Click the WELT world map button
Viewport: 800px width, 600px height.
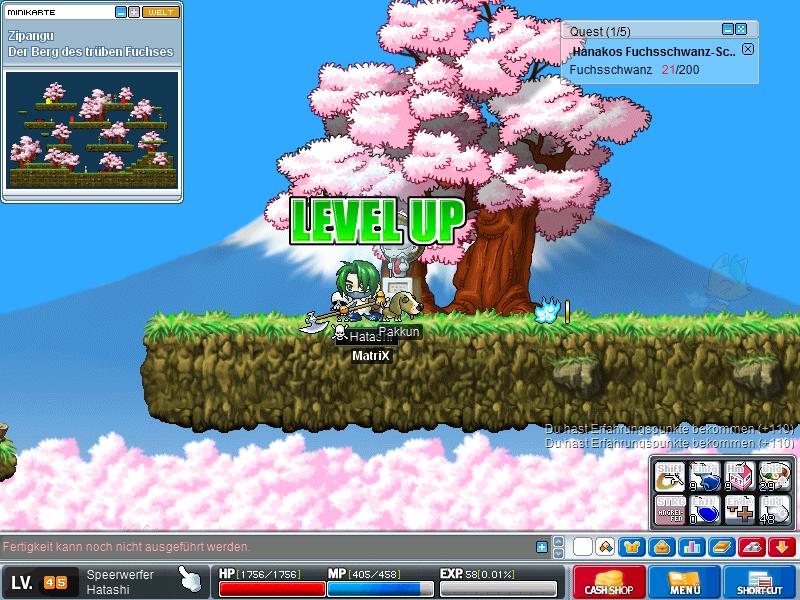pos(160,12)
